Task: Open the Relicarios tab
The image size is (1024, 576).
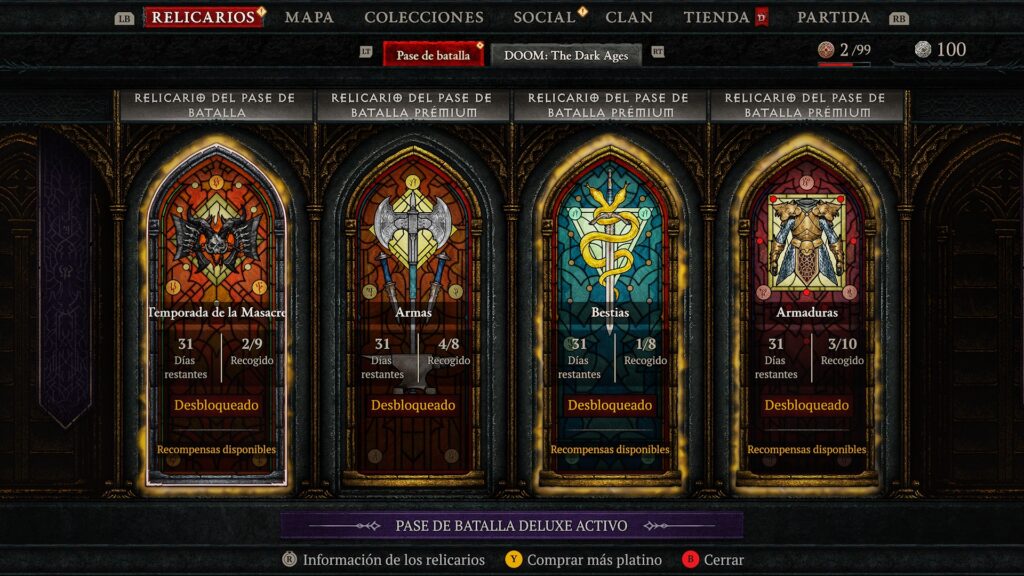Action: (x=203, y=17)
